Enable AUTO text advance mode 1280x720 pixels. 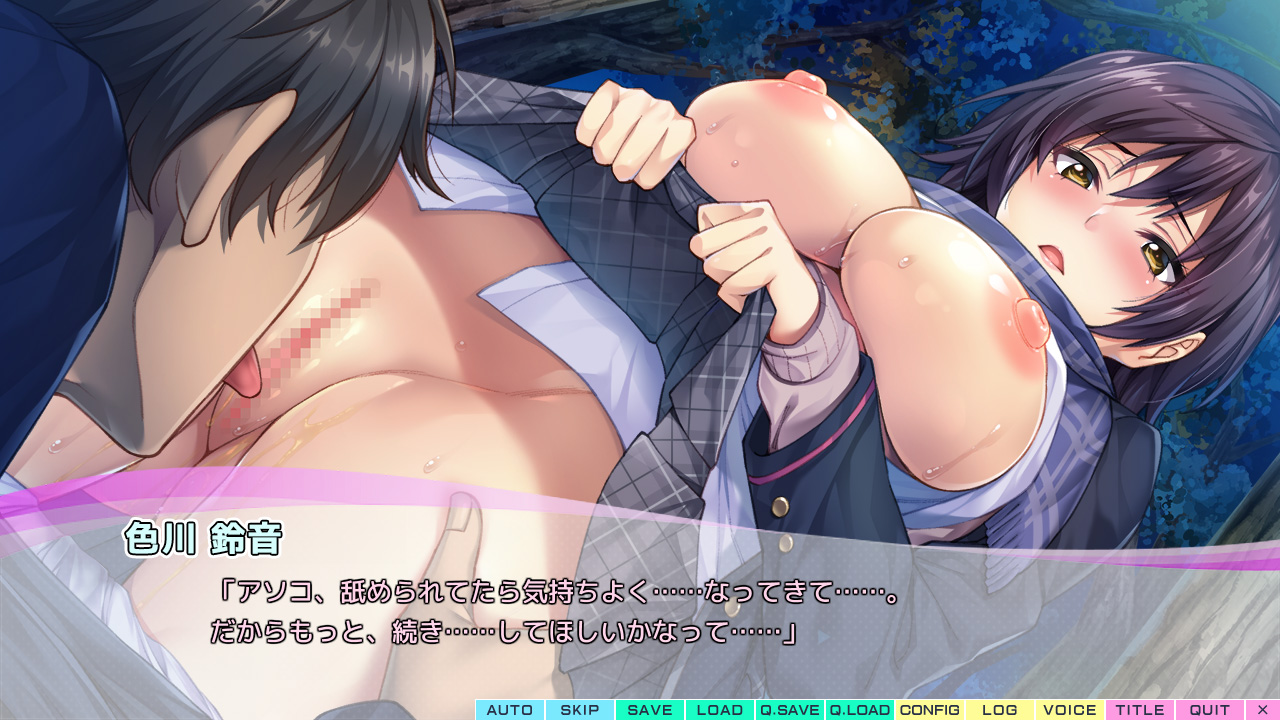[510, 710]
